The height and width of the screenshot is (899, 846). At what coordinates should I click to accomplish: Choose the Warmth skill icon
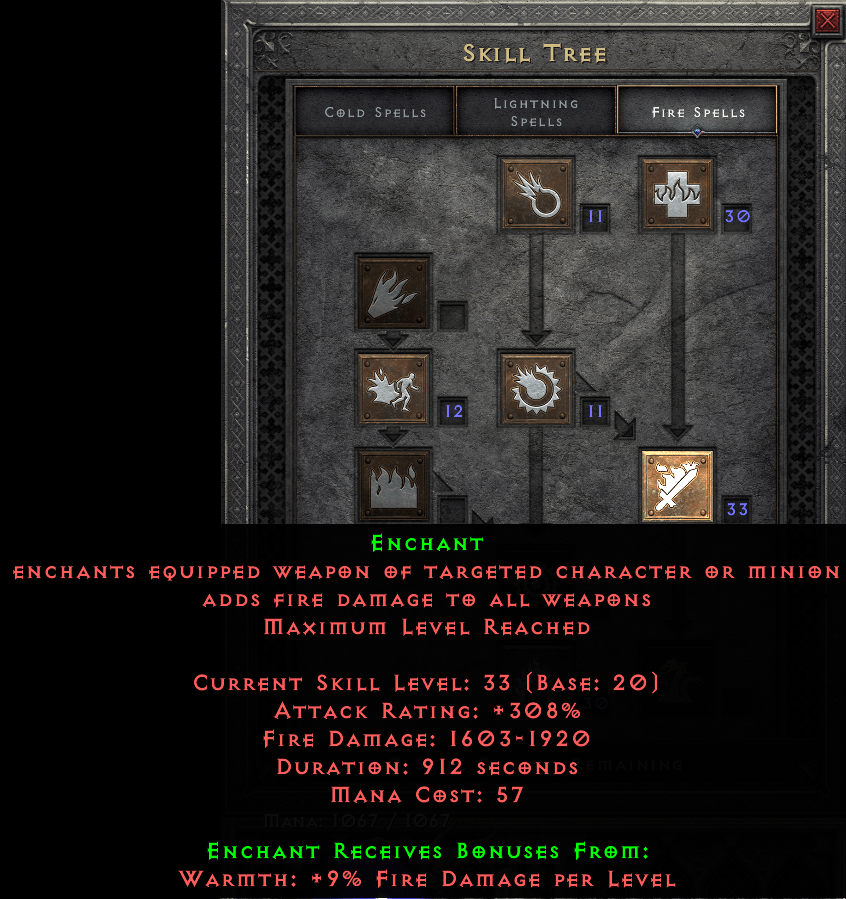coord(678,194)
